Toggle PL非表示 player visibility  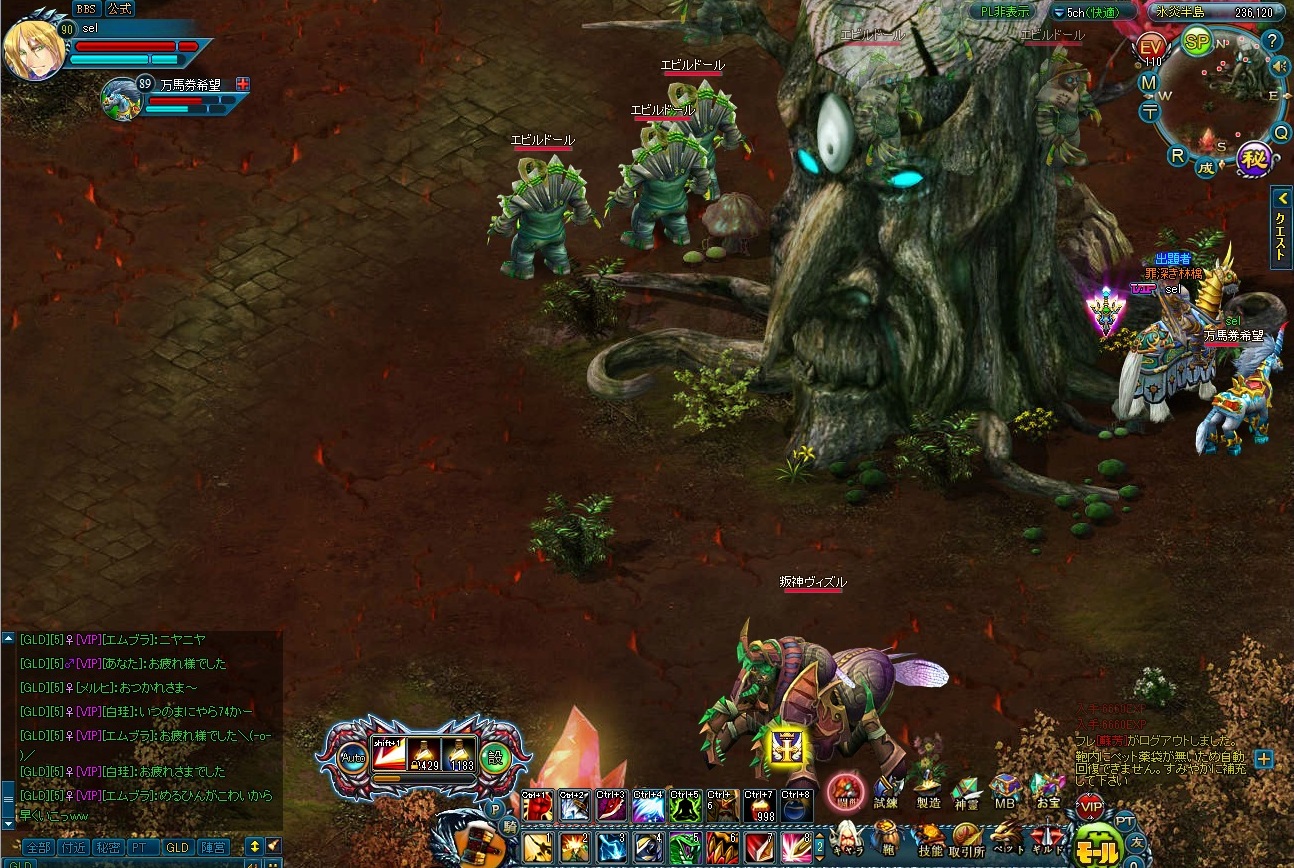(1005, 12)
